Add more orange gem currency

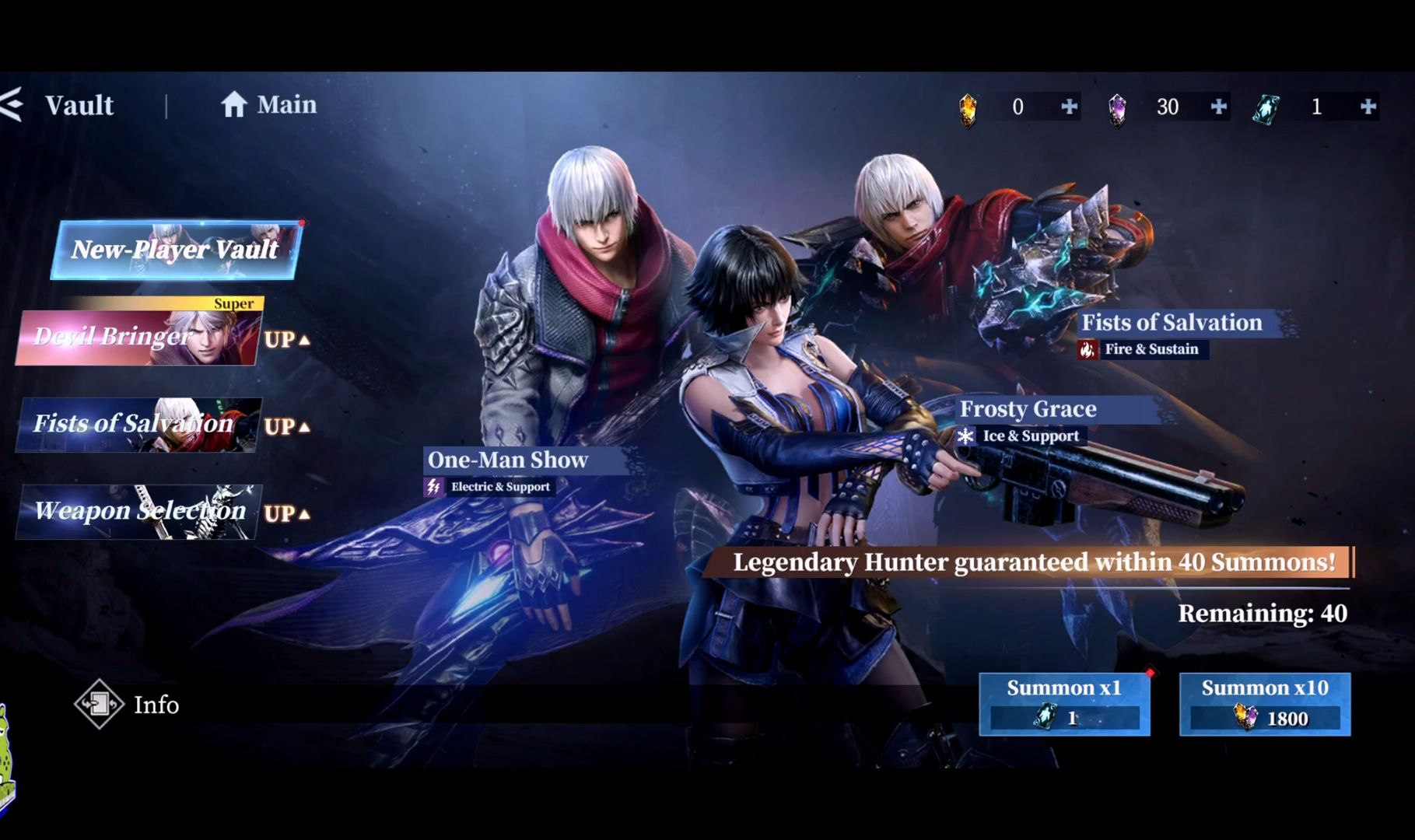click(x=1070, y=107)
